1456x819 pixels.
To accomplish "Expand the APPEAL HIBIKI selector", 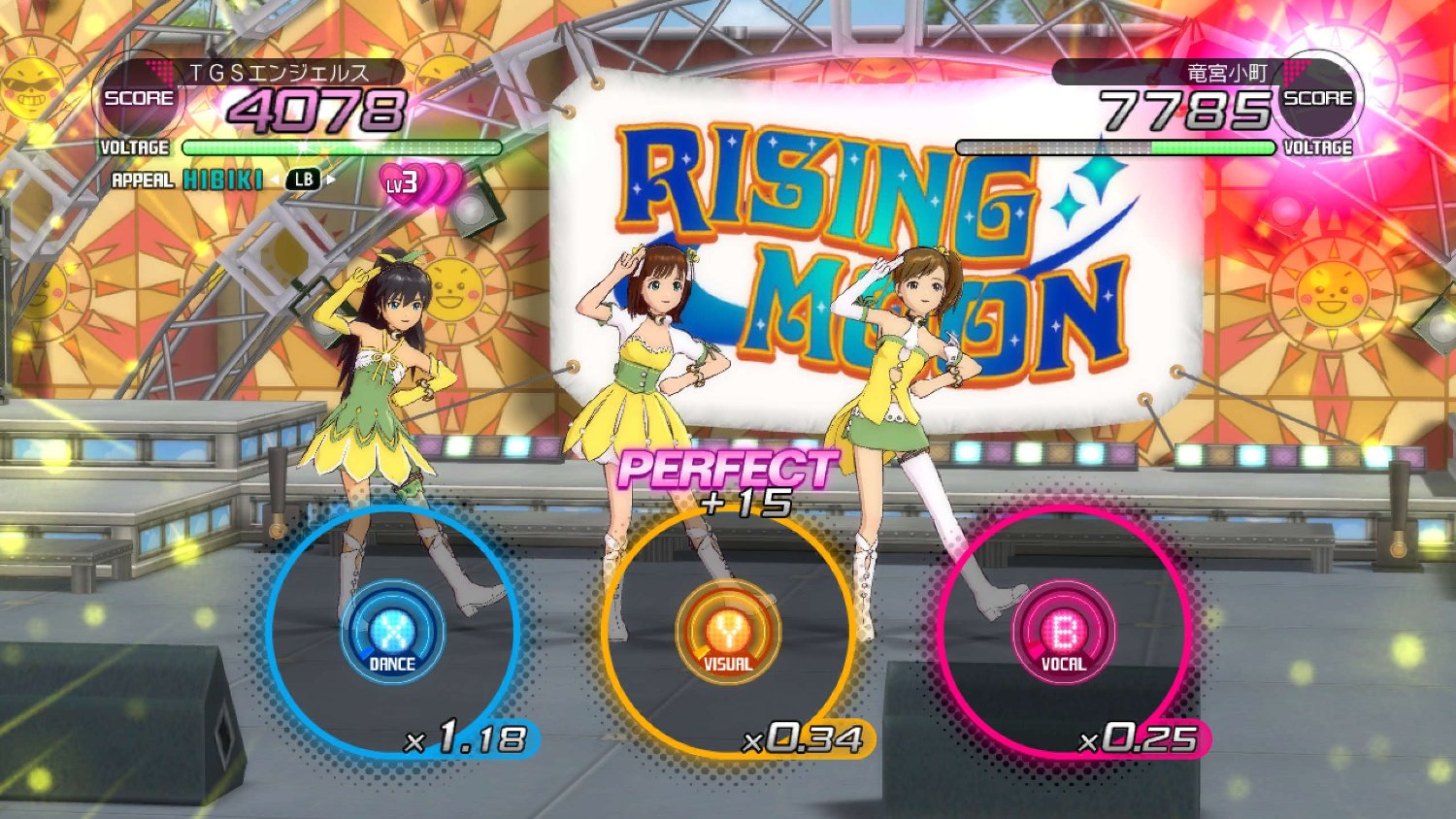I will (x=223, y=180).
